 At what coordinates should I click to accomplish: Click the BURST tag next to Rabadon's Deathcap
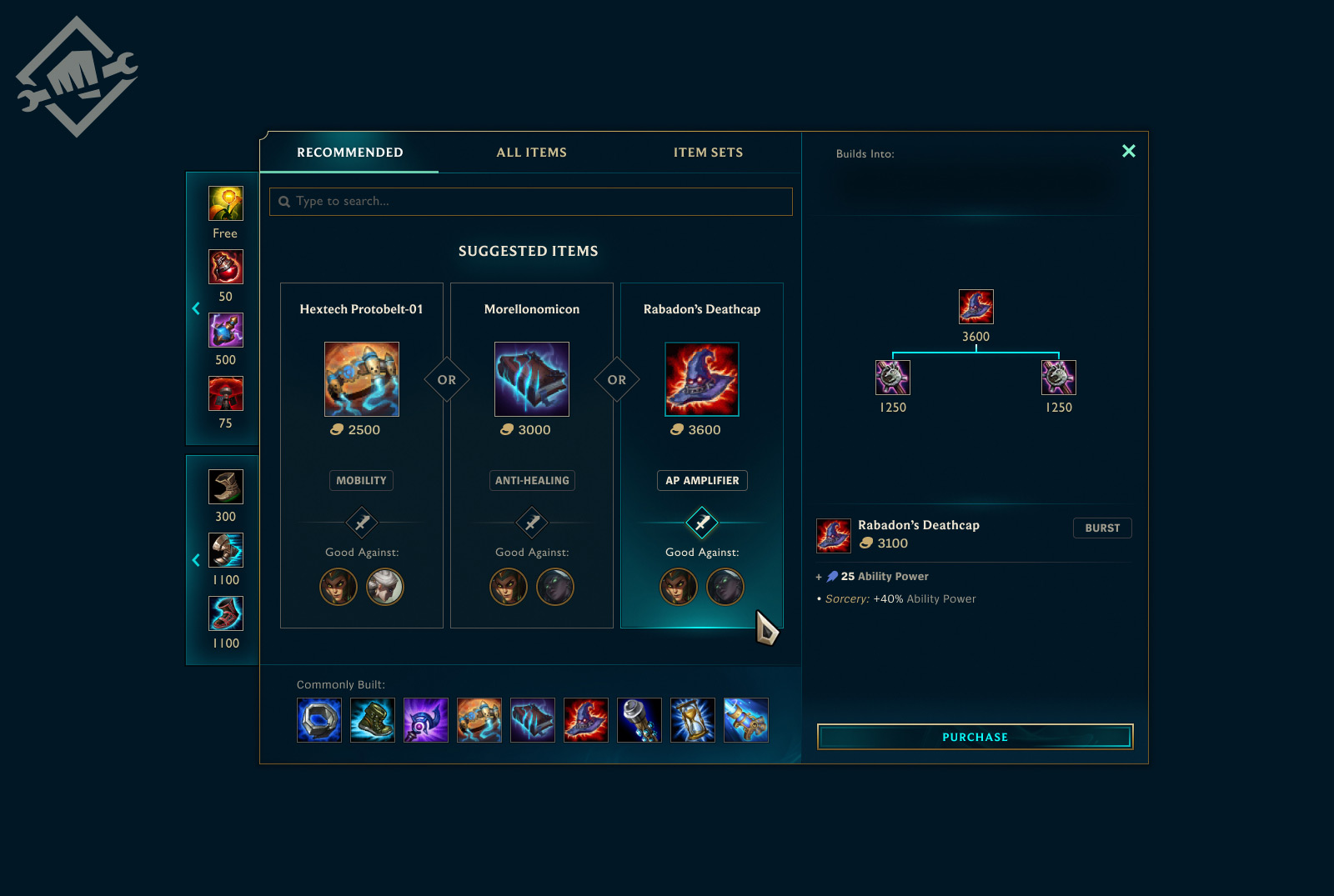1102,528
